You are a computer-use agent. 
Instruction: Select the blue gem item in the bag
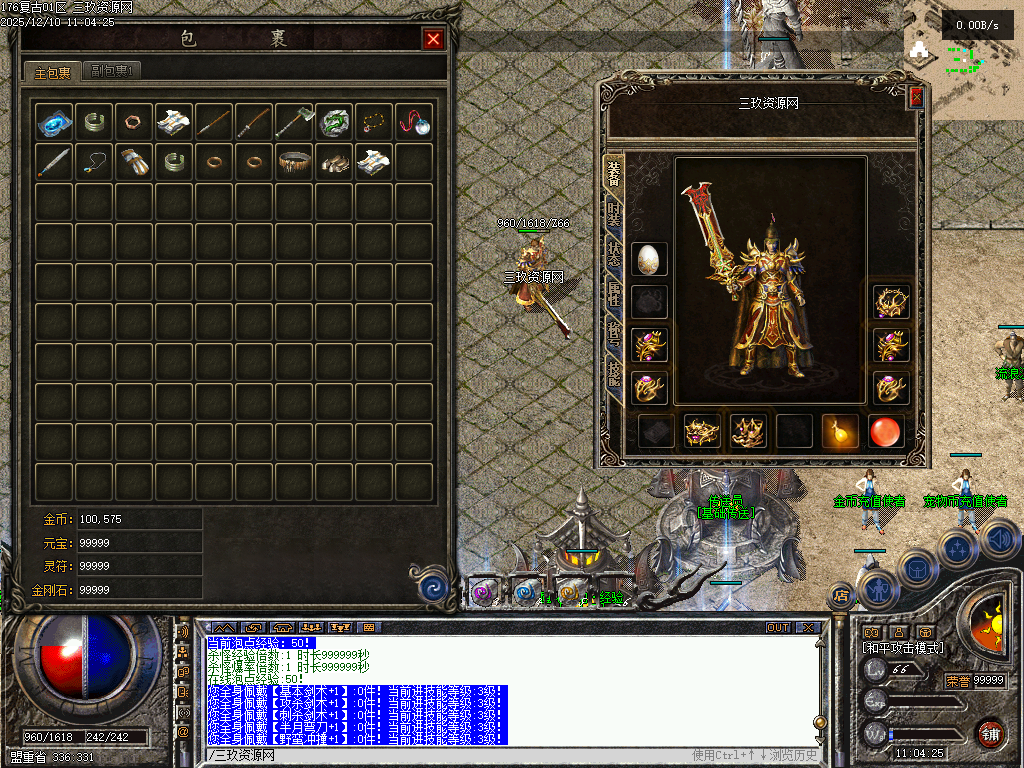coord(54,122)
